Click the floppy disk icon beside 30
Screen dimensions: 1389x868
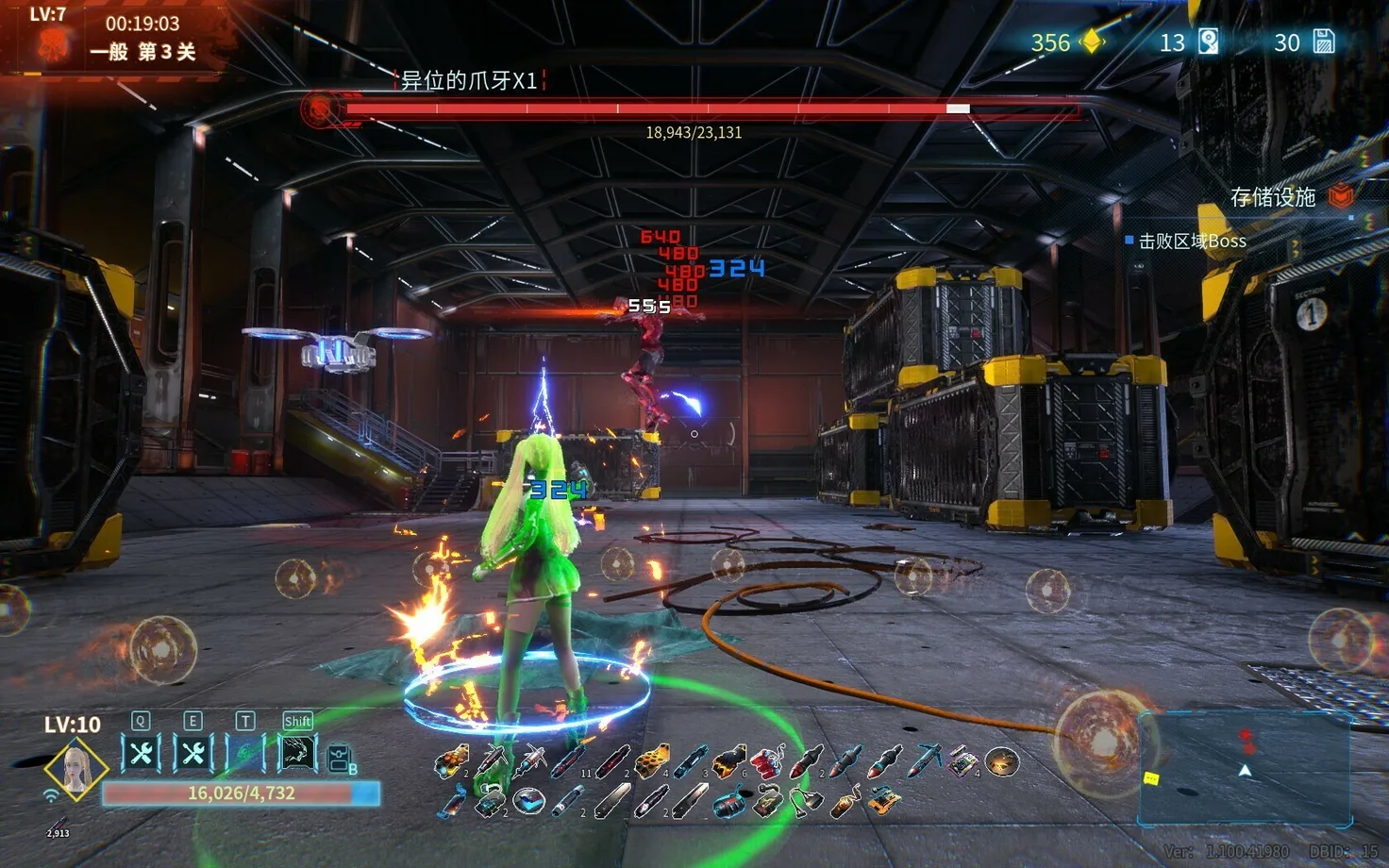[1324, 42]
